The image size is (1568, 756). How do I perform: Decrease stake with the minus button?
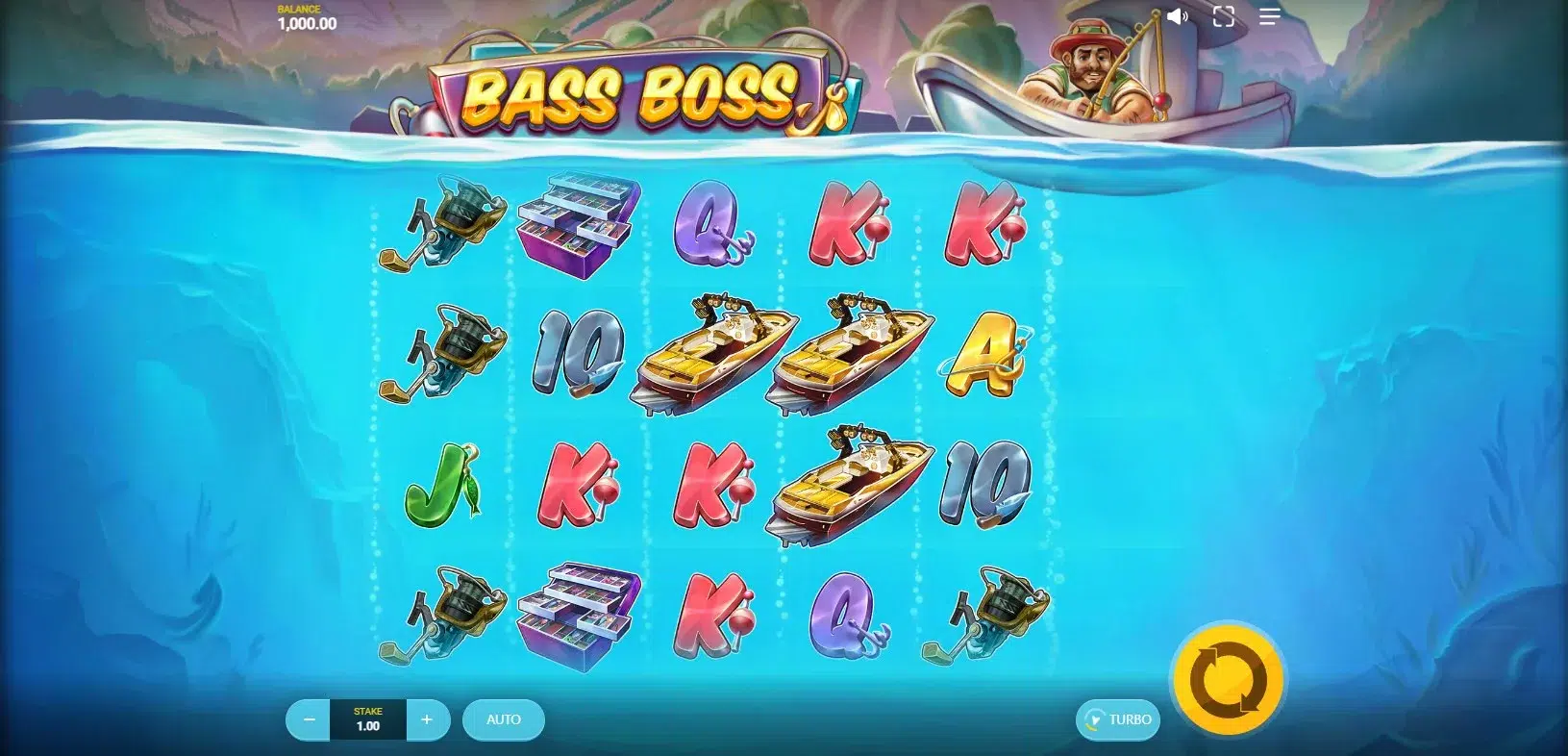point(309,719)
